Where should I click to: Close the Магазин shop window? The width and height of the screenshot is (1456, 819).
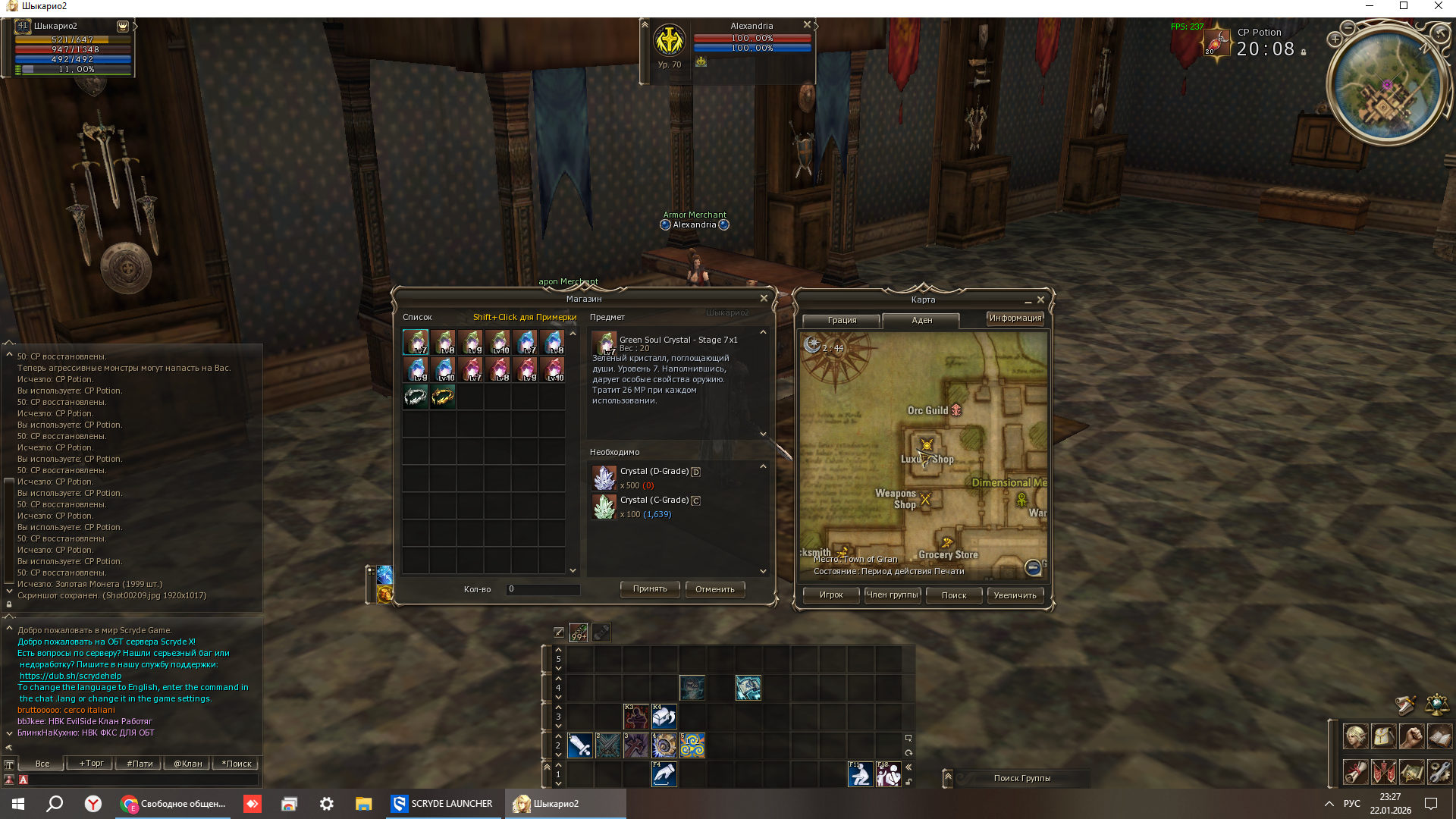(x=764, y=299)
